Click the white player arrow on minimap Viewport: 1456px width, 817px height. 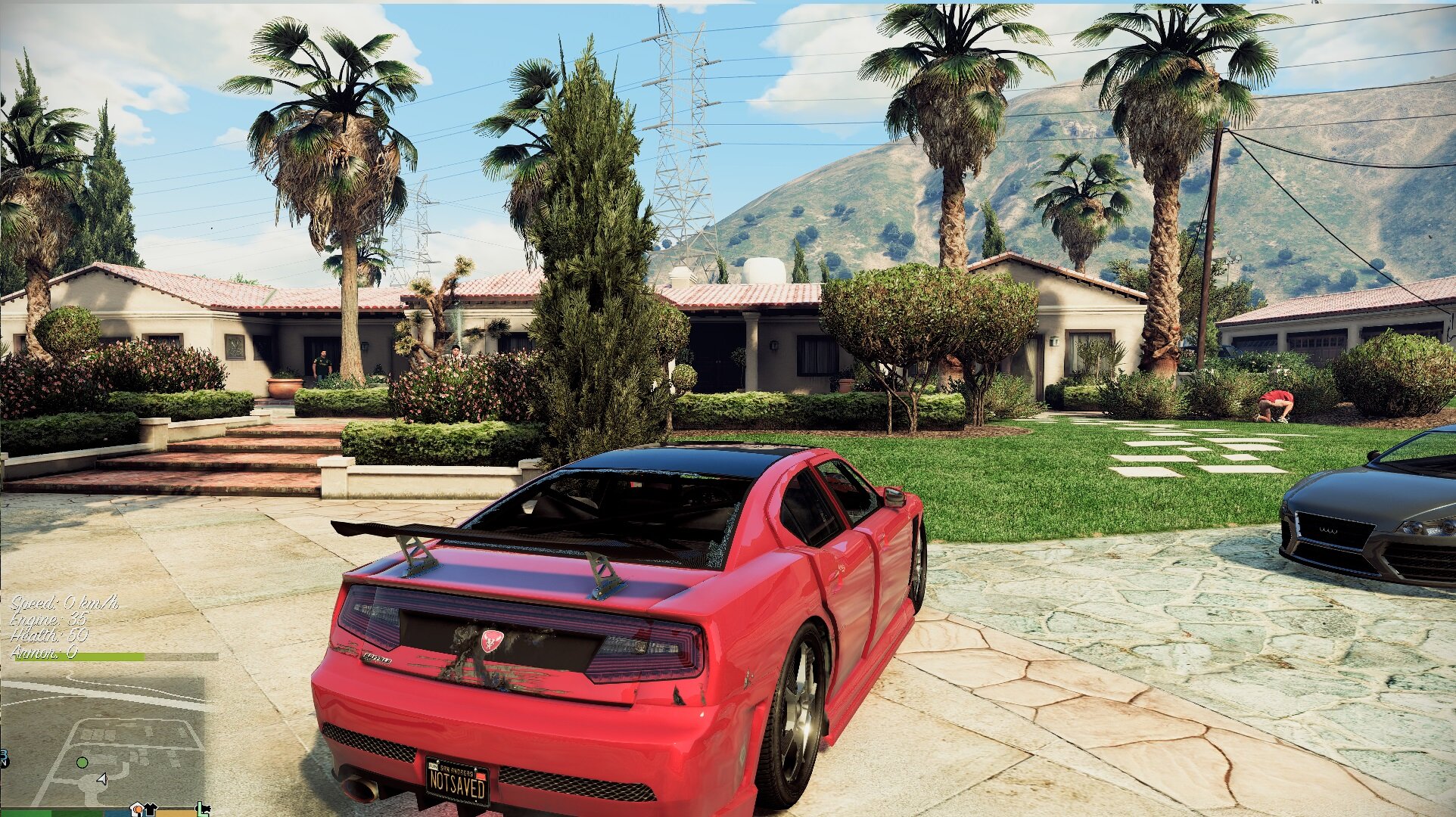tap(102, 778)
